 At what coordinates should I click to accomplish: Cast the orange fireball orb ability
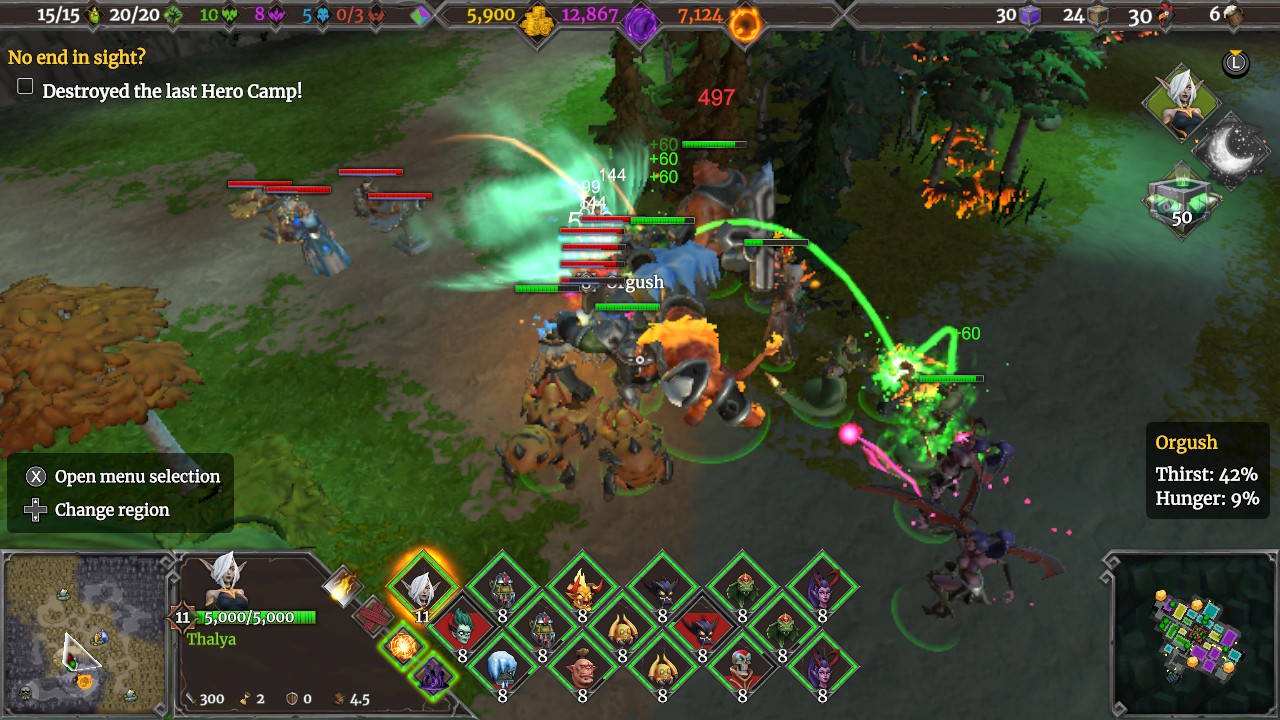click(402, 645)
